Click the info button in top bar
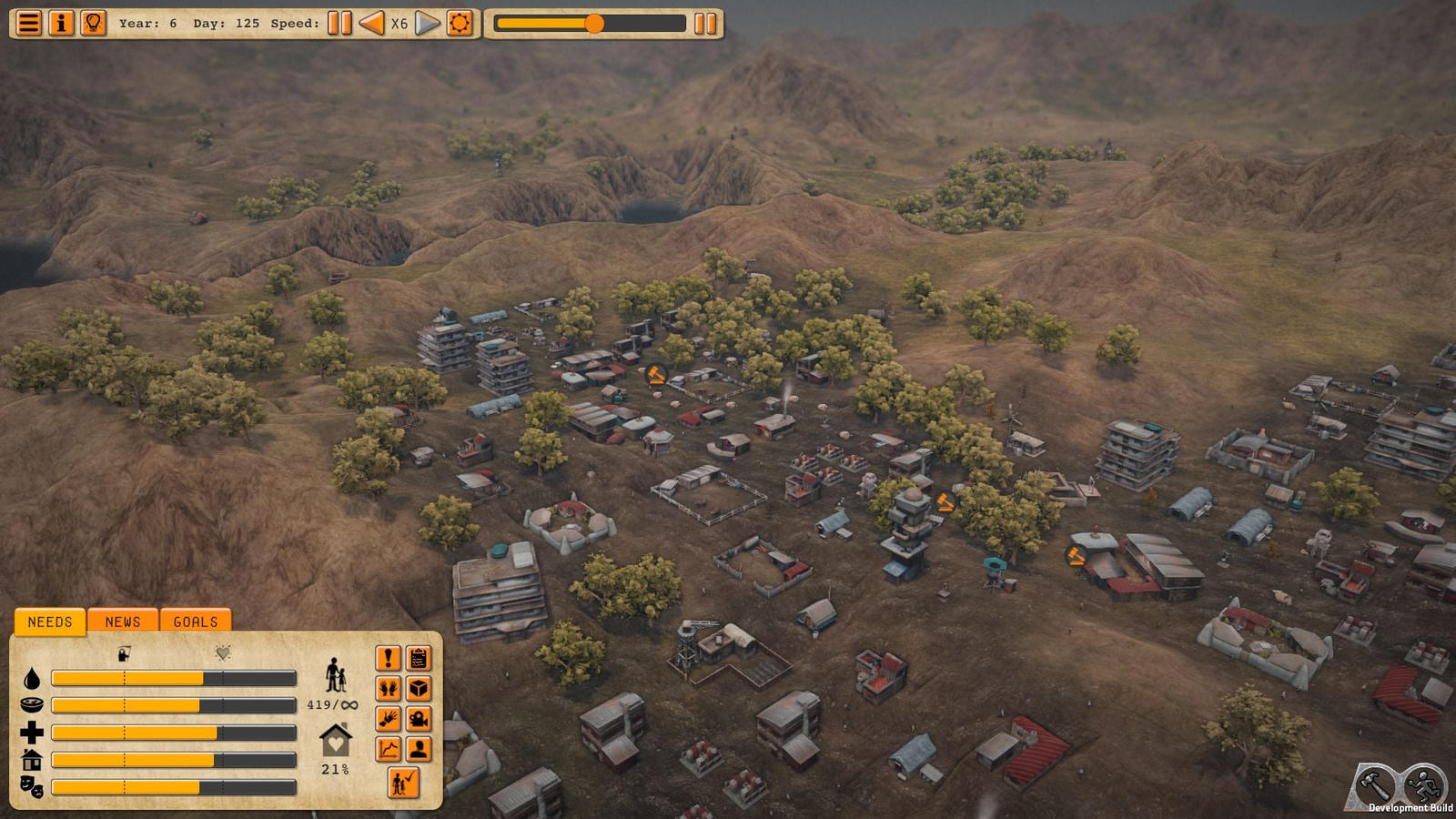The width and height of the screenshot is (1456, 819). [x=61, y=23]
